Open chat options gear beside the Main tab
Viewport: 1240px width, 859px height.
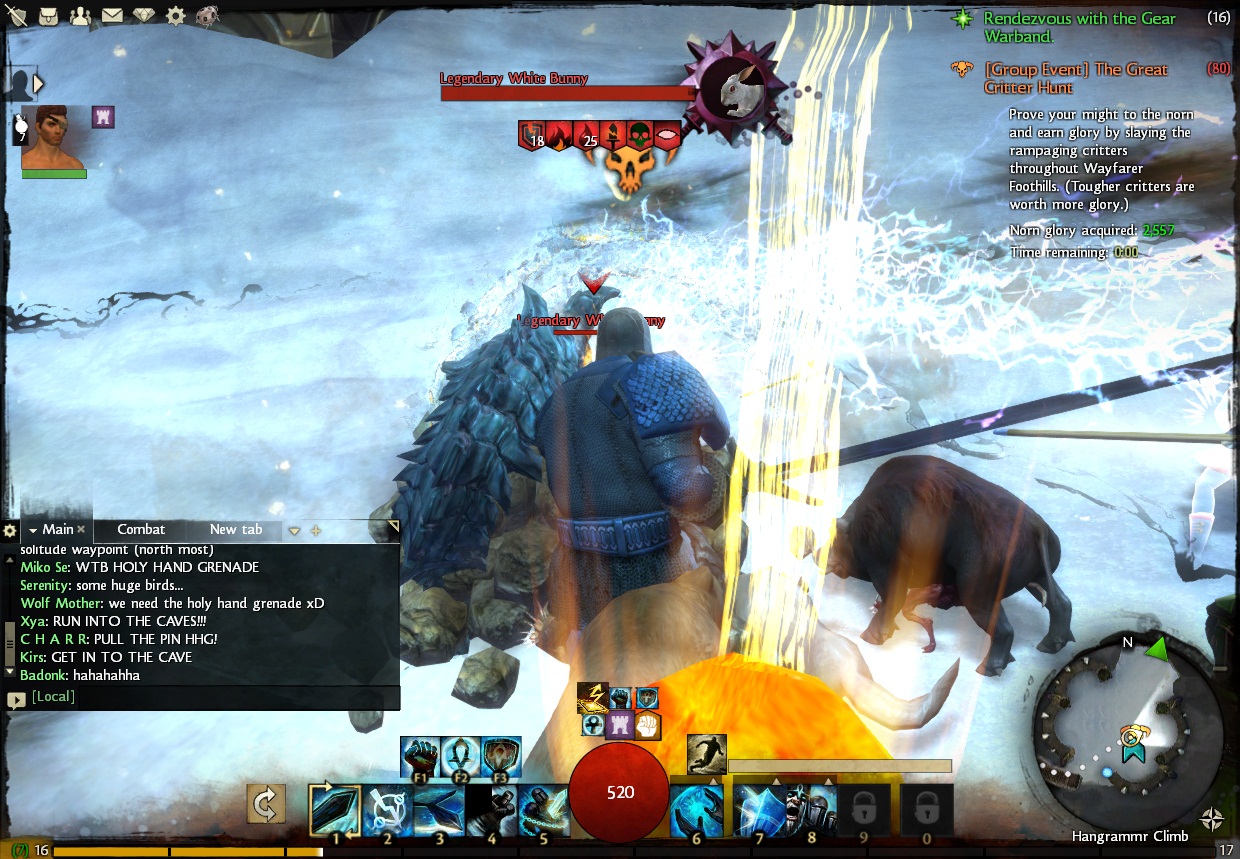pyautogui.click(x=10, y=530)
